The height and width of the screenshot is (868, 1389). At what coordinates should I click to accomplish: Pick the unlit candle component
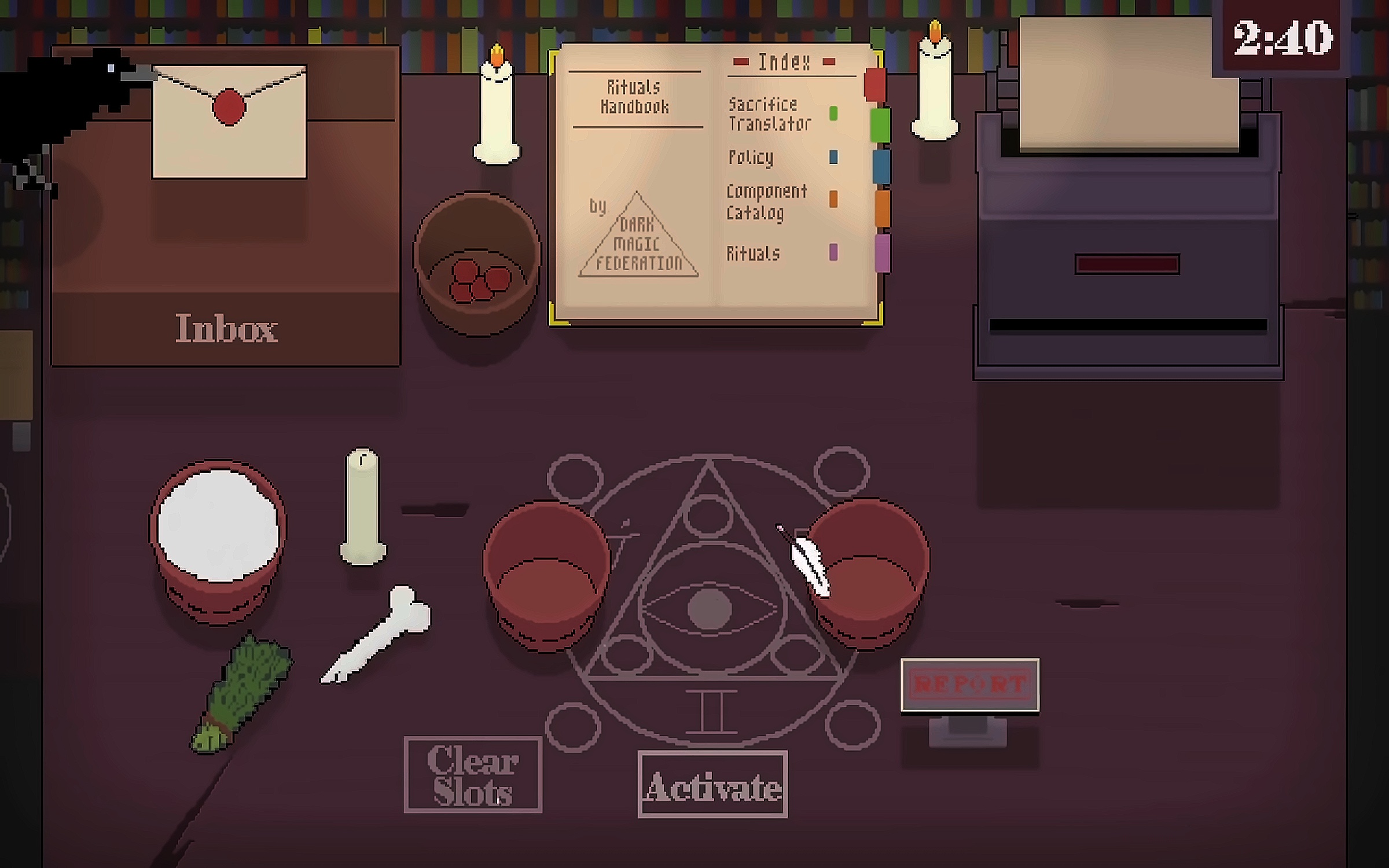[362, 506]
